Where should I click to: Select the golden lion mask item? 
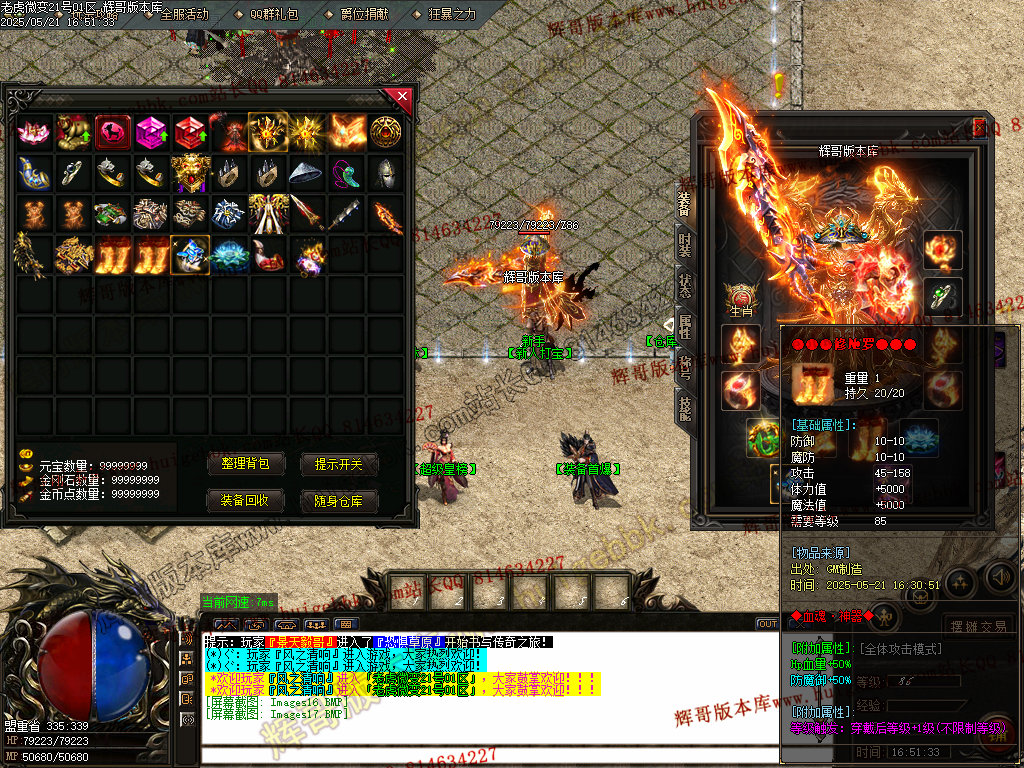[189, 173]
